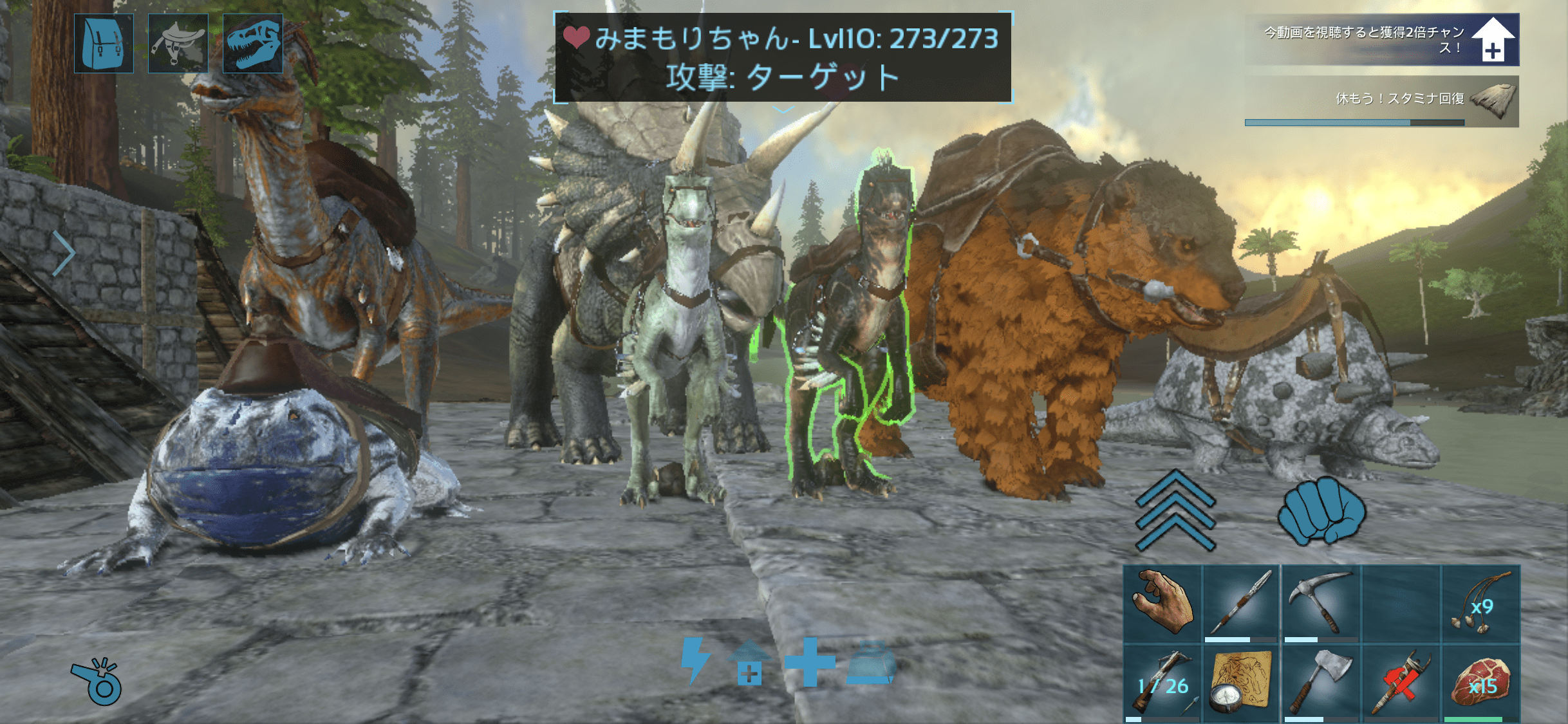Screen dimensions: 1568x724
Task: Tap the triple-chevron jump button
Action: coord(1175,510)
